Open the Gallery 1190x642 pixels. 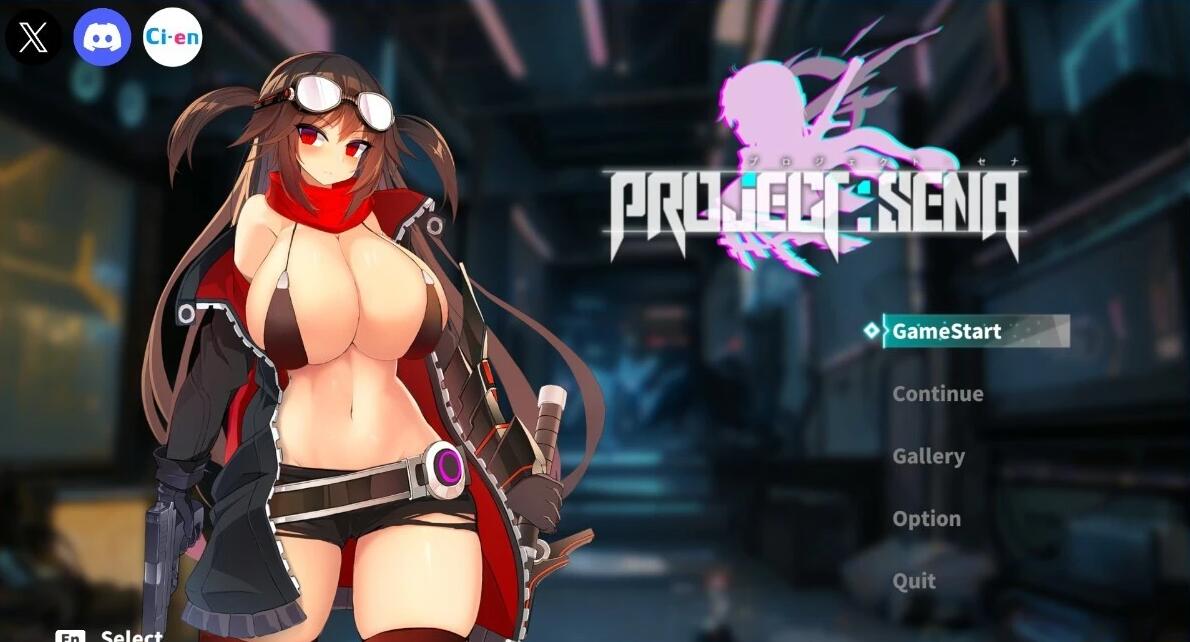pyautogui.click(x=928, y=456)
